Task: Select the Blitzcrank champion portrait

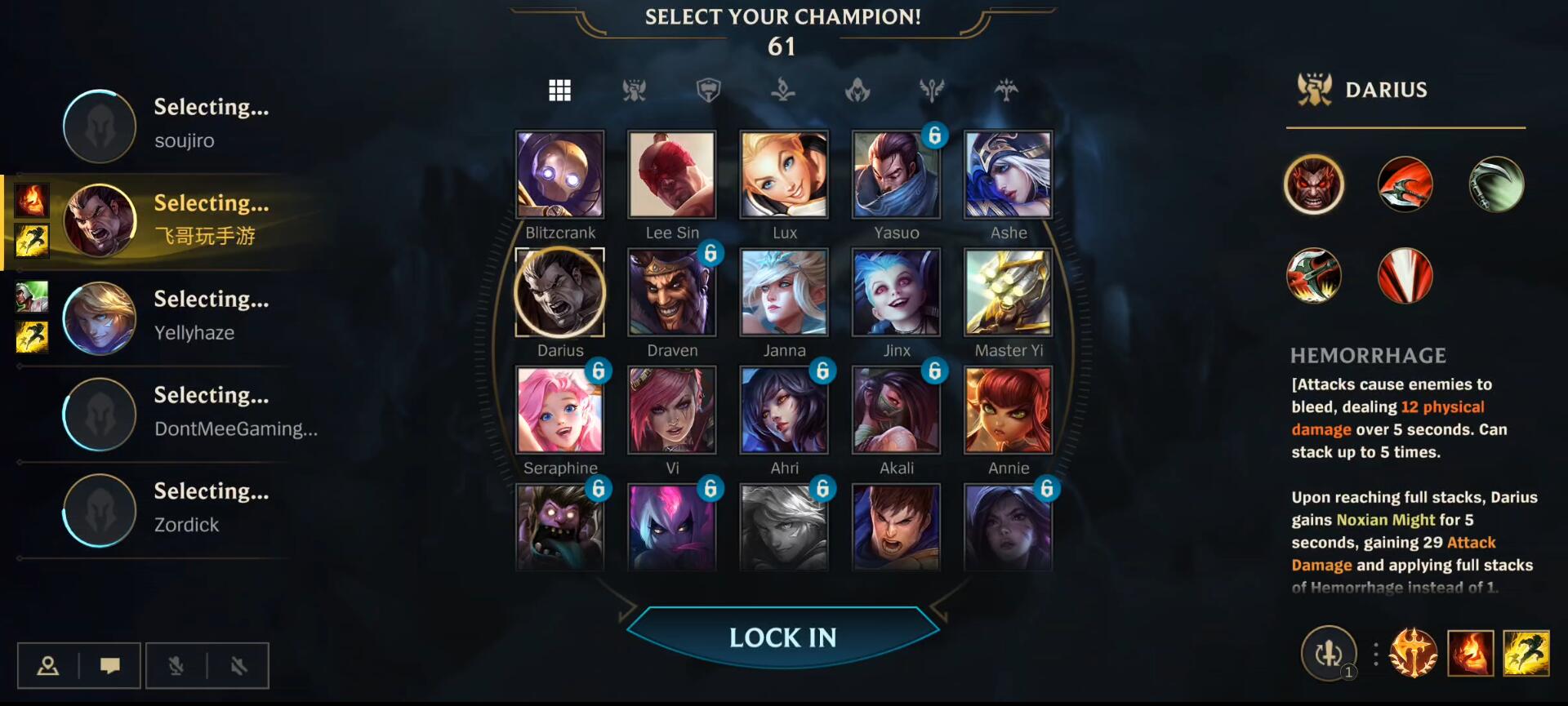Action: tap(560, 175)
